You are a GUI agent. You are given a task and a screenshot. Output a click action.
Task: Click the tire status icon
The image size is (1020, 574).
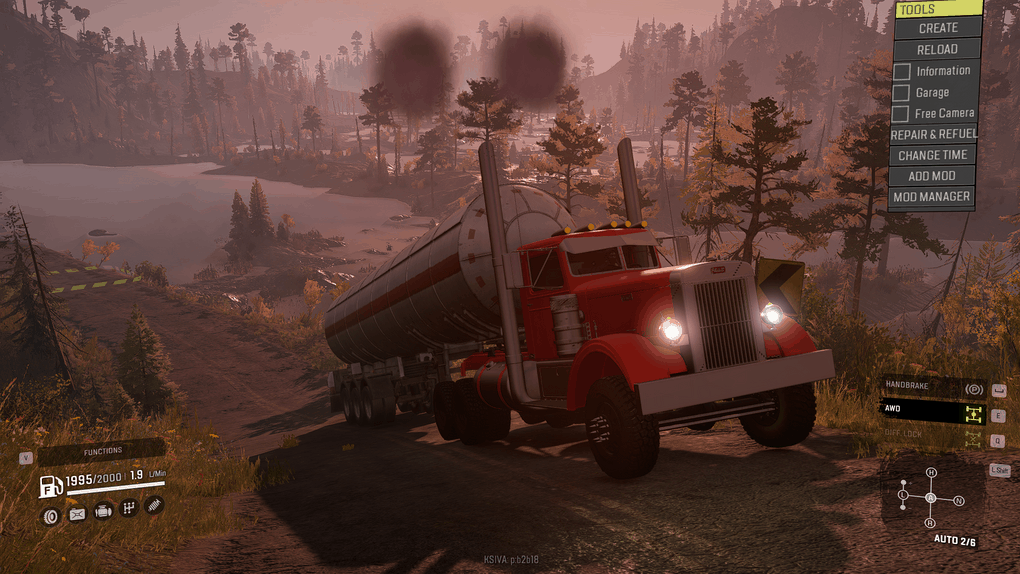pos(50,514)
